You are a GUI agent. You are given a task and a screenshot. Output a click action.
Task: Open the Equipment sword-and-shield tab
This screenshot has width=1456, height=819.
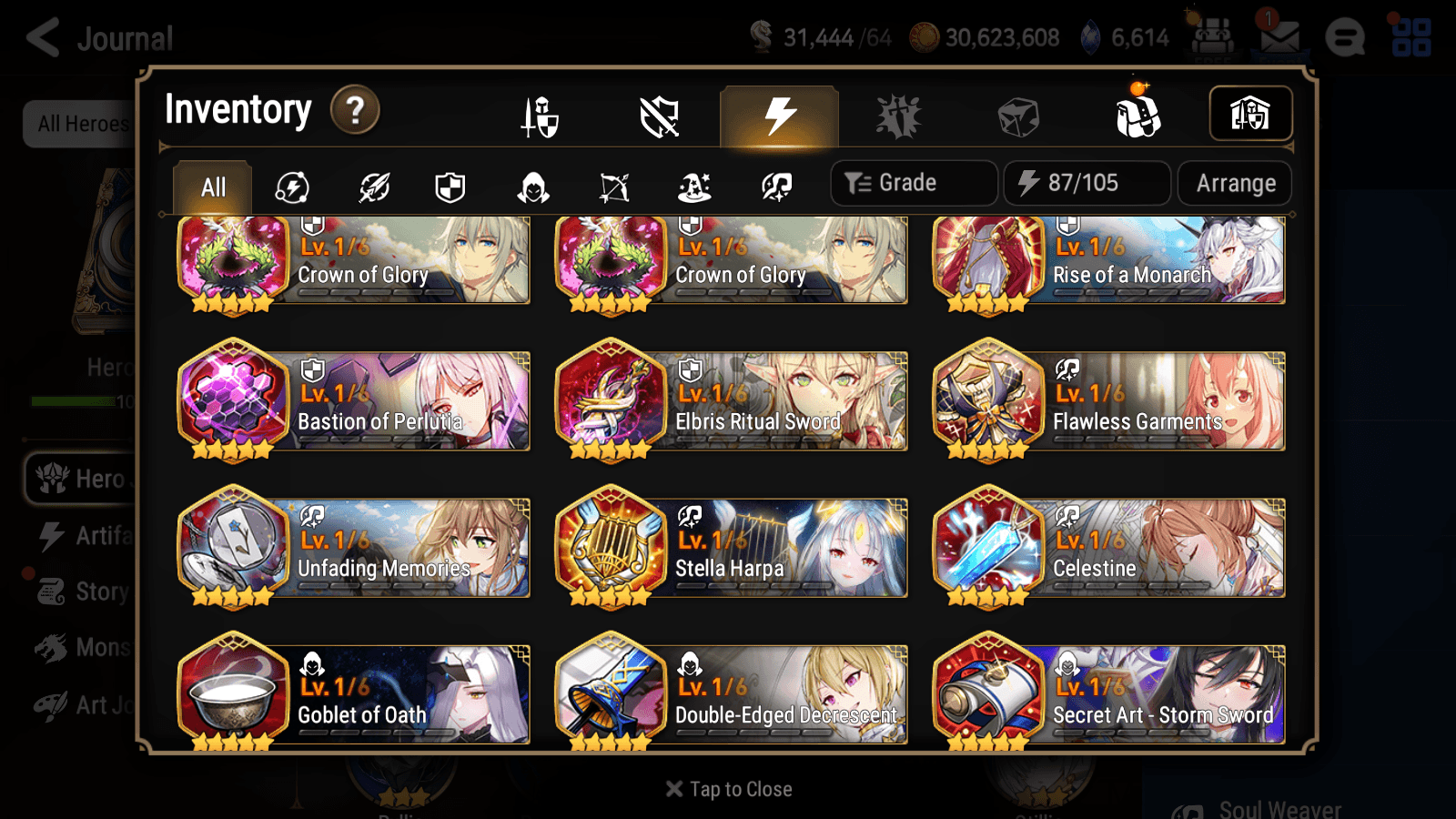coord(541,116)
